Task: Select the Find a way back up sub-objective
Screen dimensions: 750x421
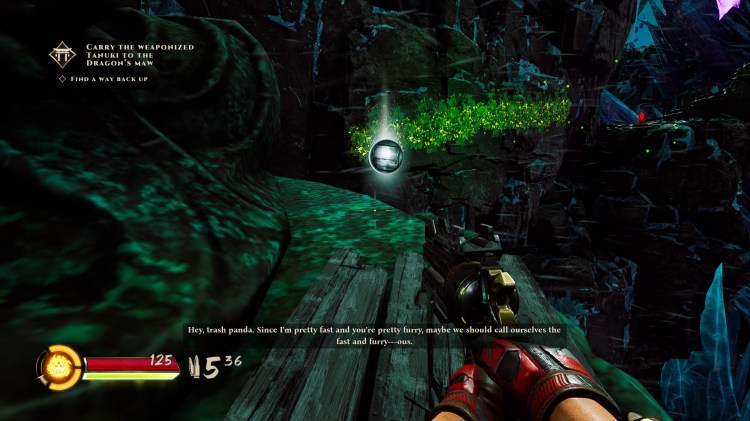Action: [109, 78]
